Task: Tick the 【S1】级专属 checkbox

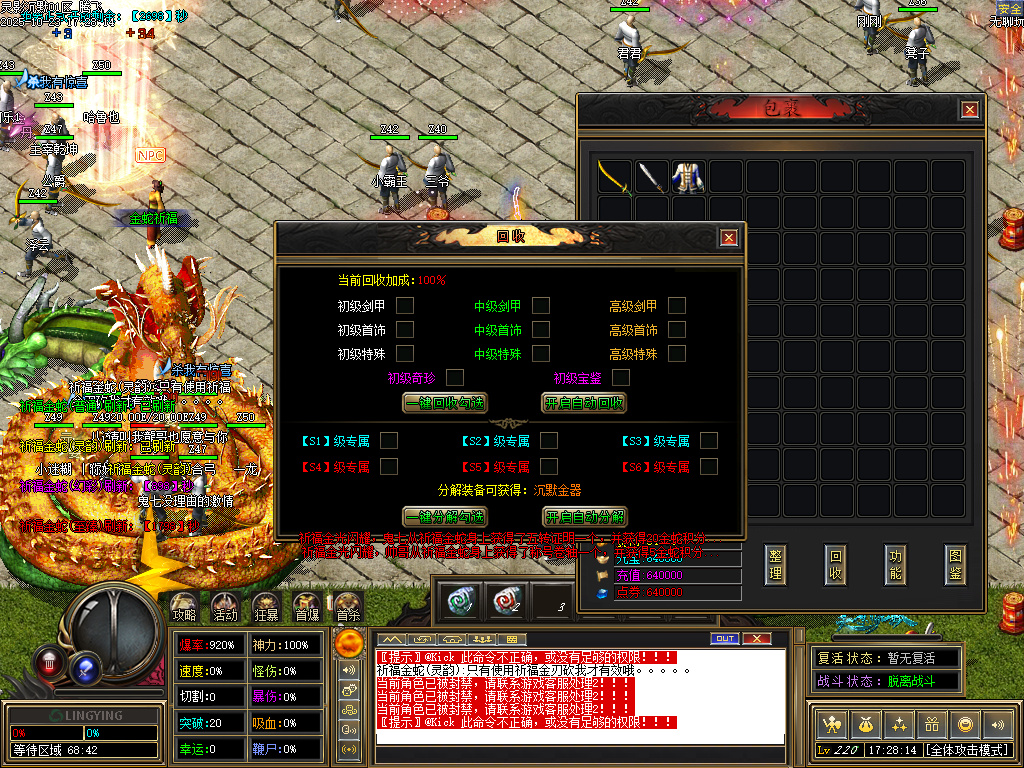Action: tap(389, 440)
